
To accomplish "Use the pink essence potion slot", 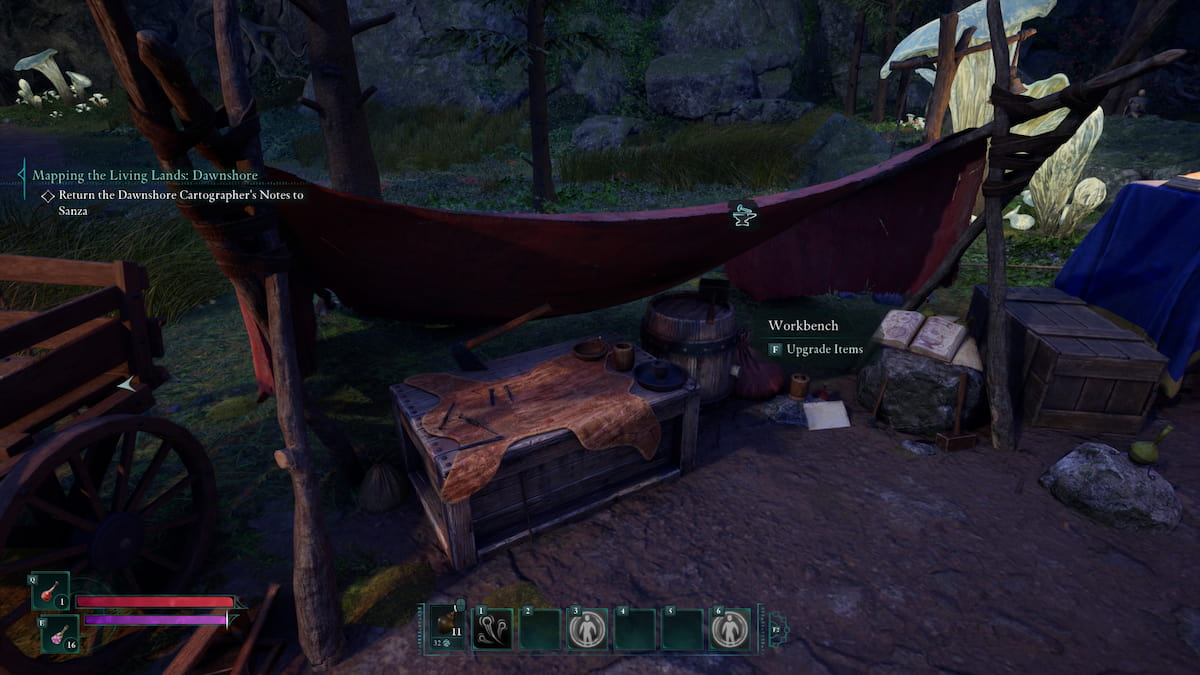I will pyautogui.click(x=58, y=634).
